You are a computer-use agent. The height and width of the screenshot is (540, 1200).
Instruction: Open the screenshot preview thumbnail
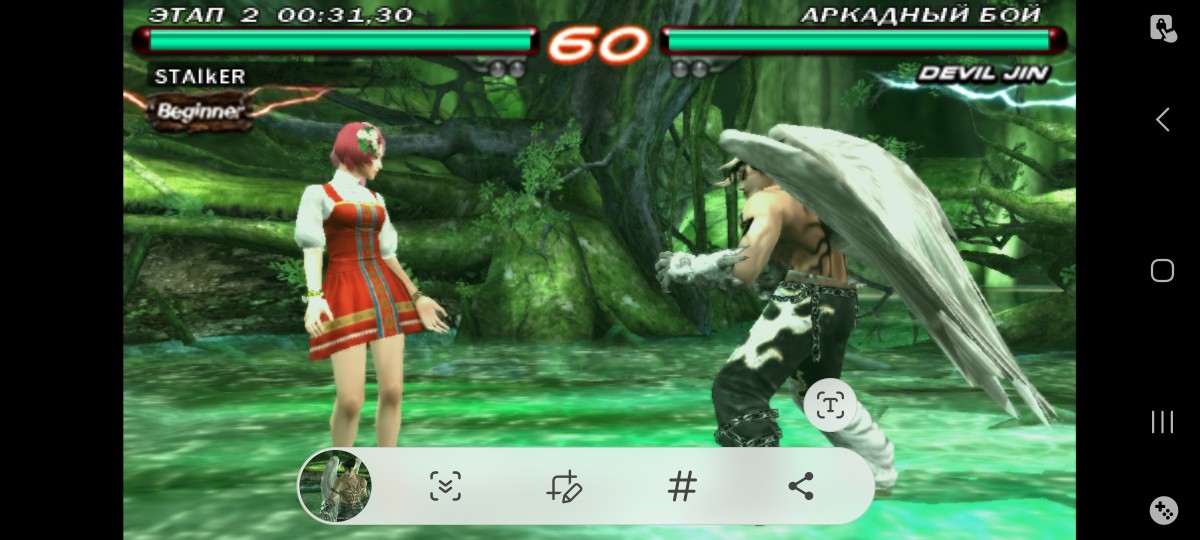point(335,486)
